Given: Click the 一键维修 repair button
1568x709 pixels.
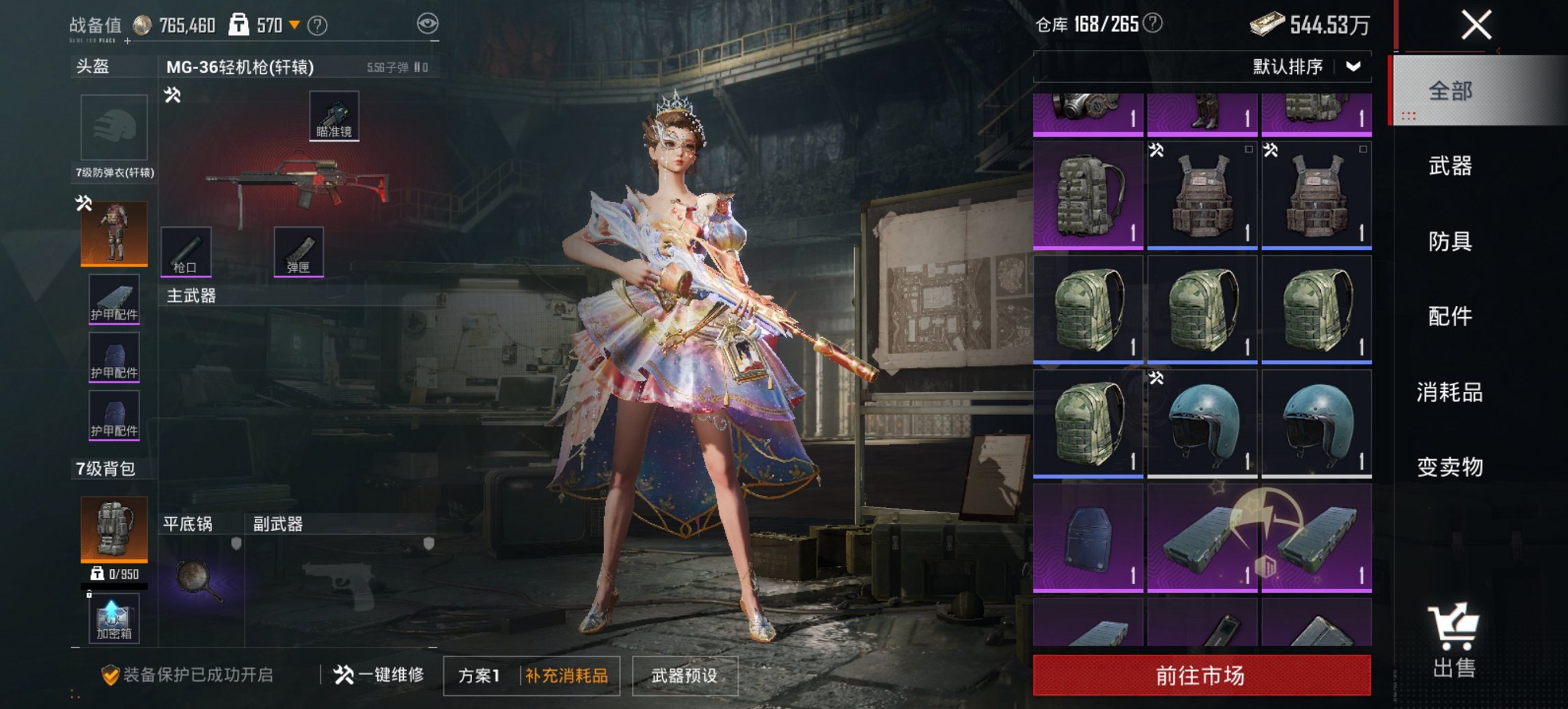Looking at the screenshot, I should point(379,675).
